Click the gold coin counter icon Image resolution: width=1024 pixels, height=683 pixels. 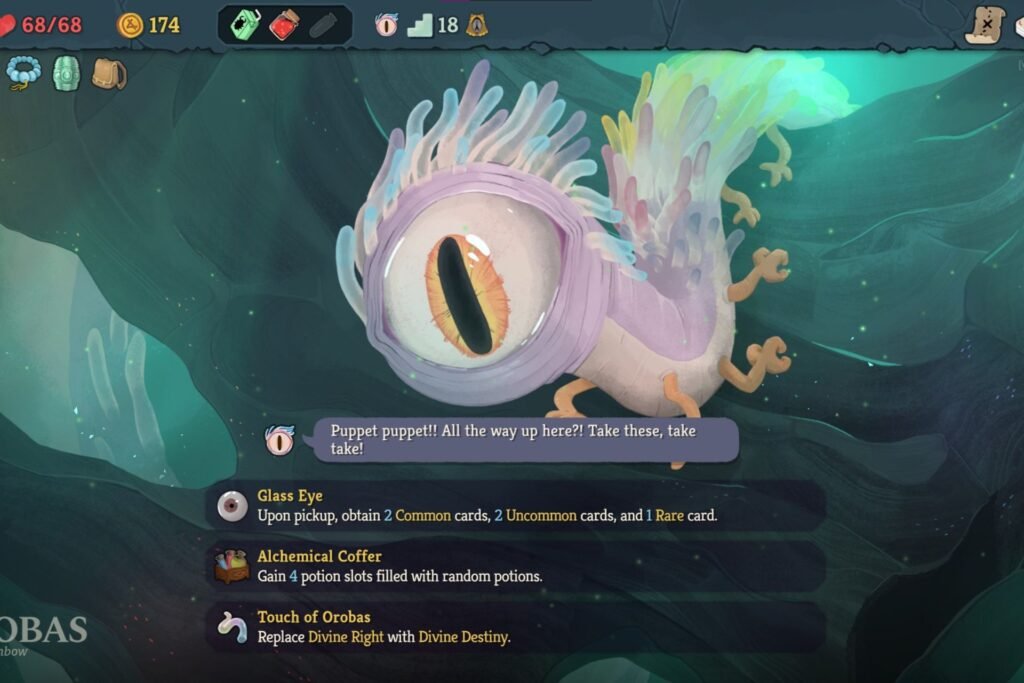(x=130, y=25)
